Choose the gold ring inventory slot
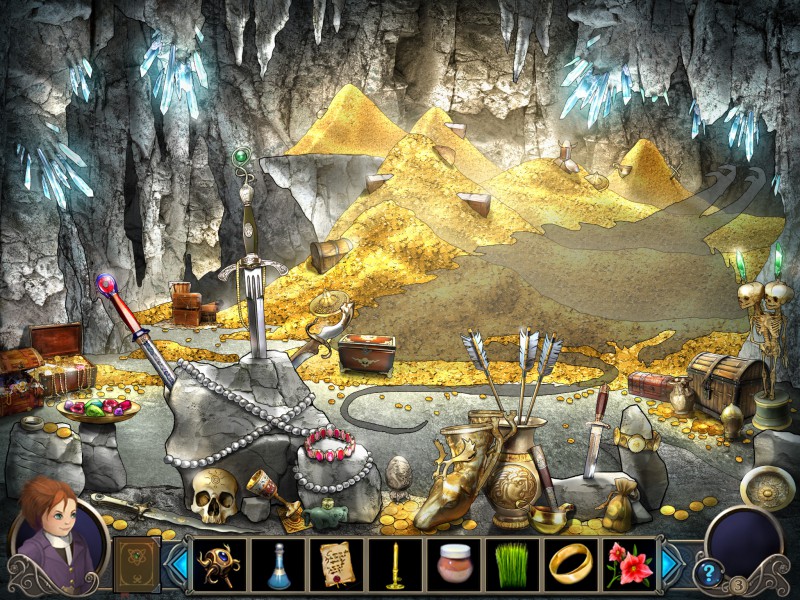Image resolution: width=800 pixels, height=600 pixels. 569,565
